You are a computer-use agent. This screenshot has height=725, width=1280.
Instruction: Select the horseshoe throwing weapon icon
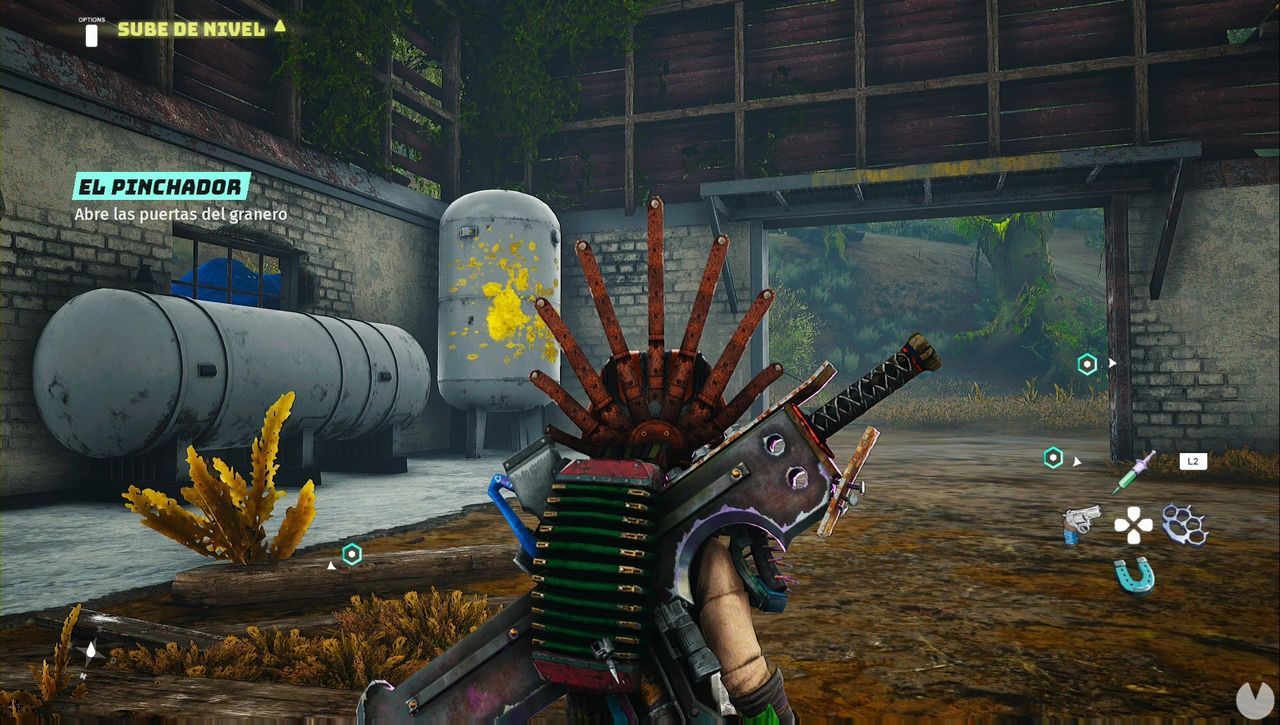tap(1133, 573)
